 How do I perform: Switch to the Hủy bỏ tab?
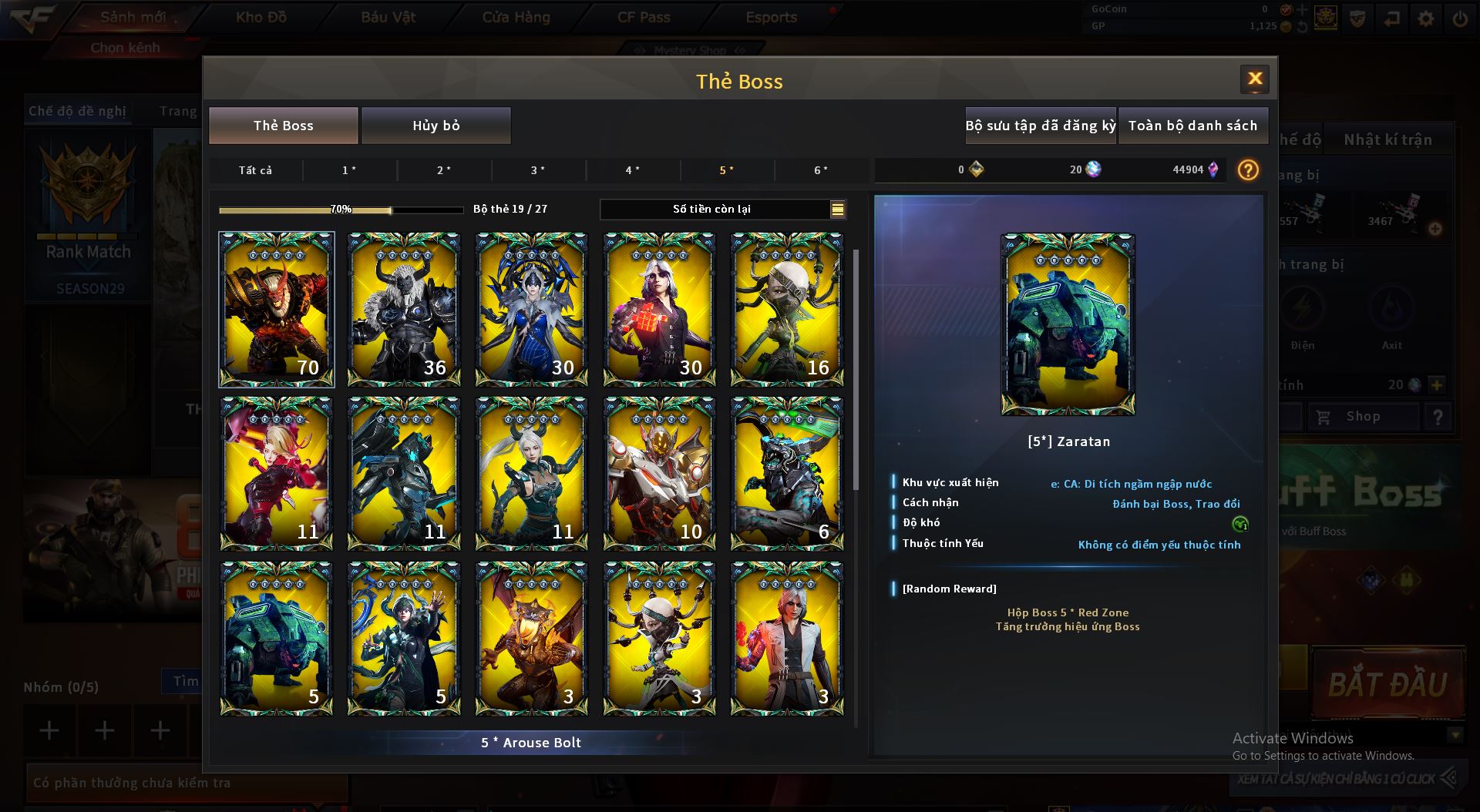436,126
